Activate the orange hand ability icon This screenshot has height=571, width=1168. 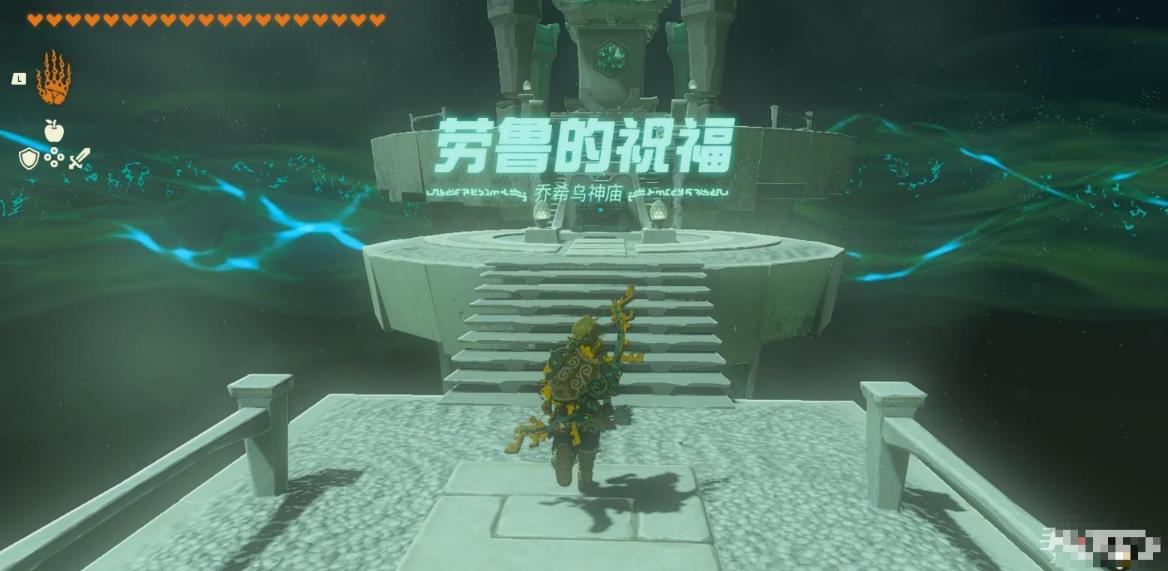point(53,78)
